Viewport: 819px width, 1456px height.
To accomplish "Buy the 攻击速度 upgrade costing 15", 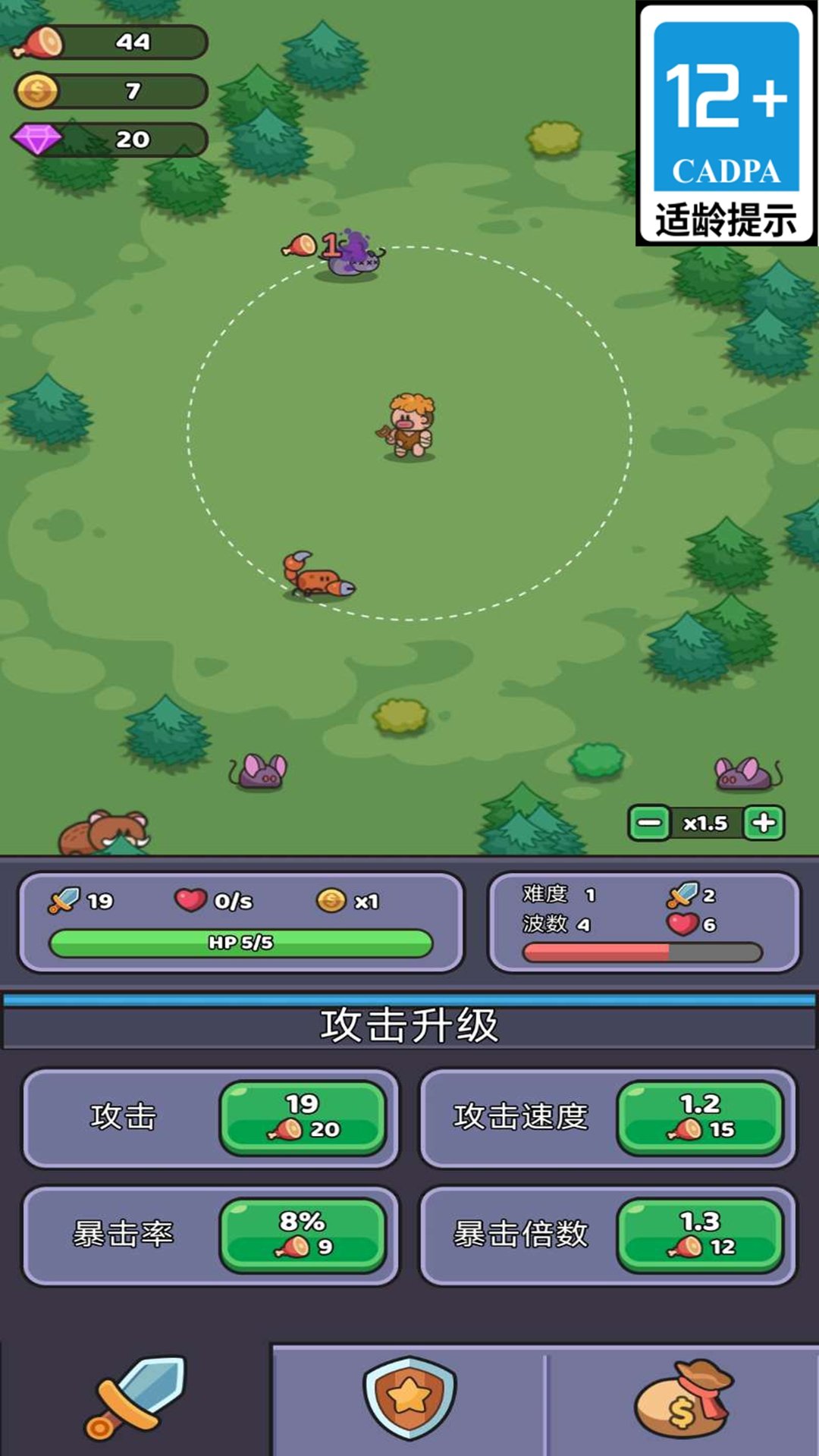I will 700,1117.
